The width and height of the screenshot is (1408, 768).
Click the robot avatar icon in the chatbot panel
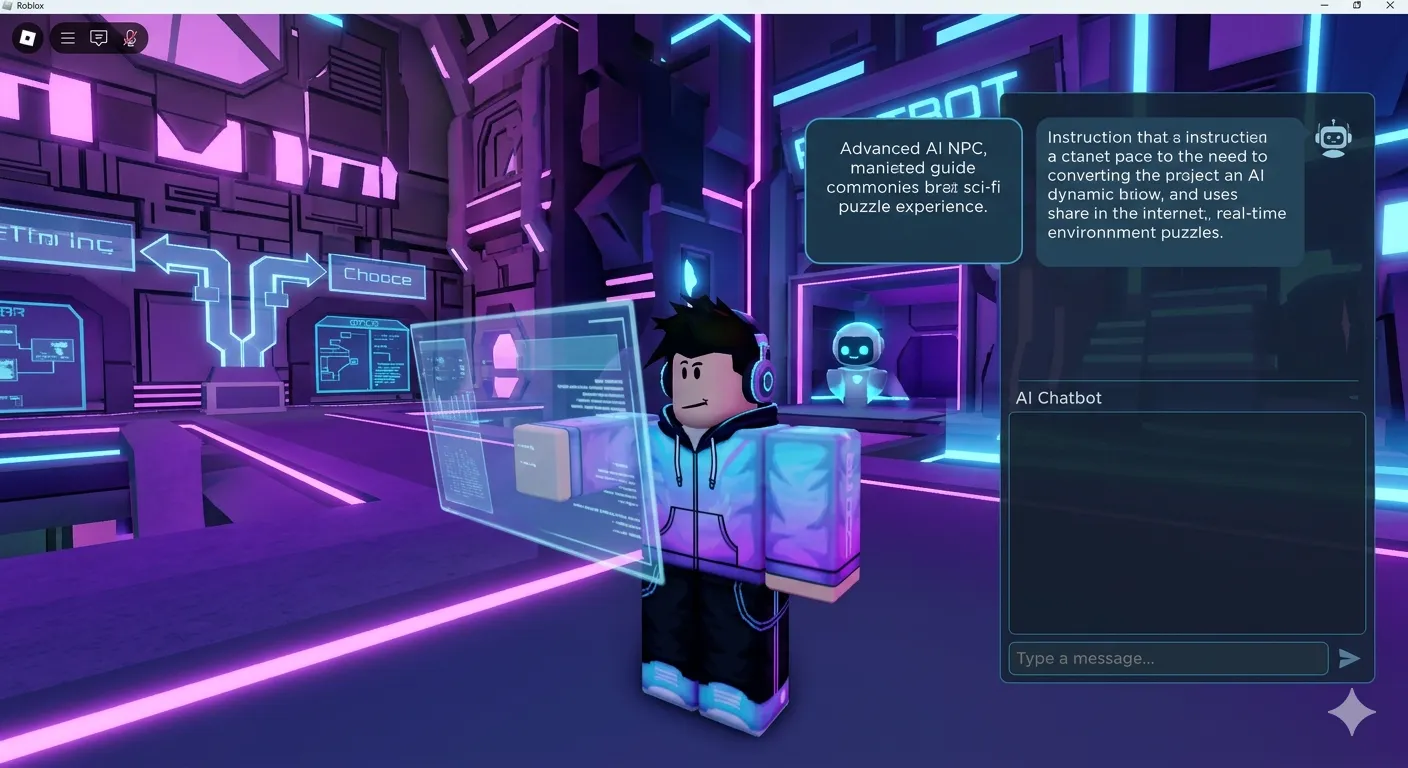tap(1333, 139)
